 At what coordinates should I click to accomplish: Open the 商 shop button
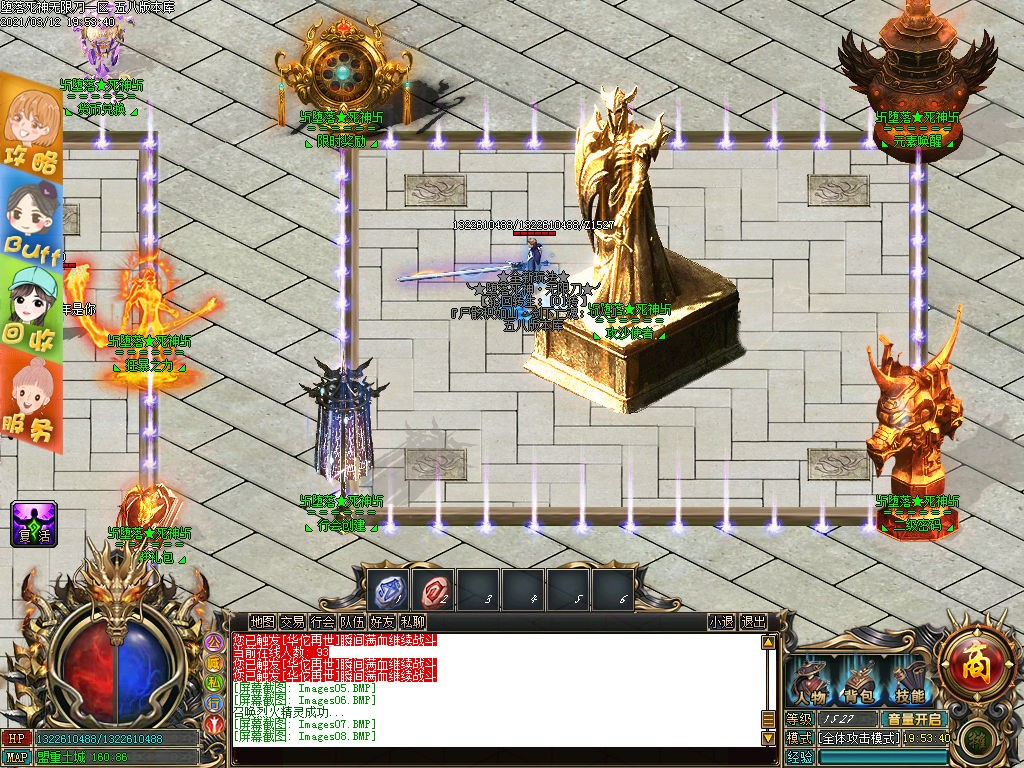point(973,660)
